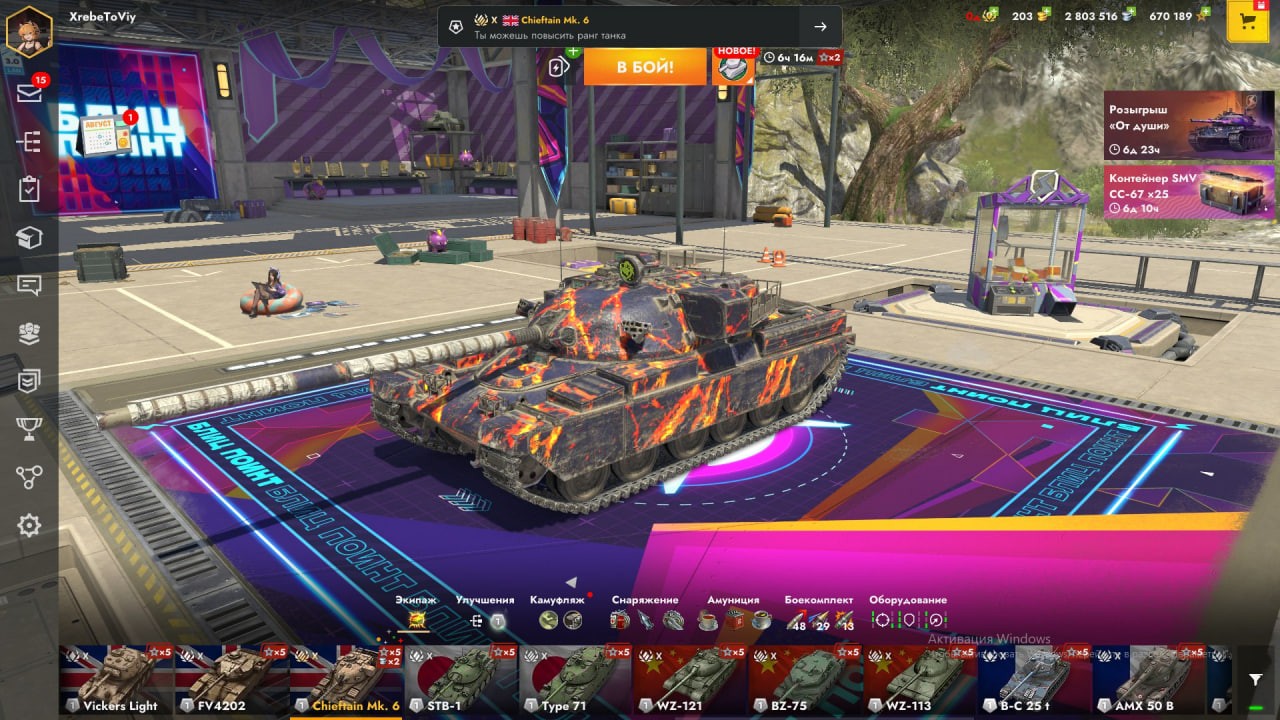Viewport: 1280px width, 720px height.
Task: Open the settings gear icon
Action: coord(29,525)
